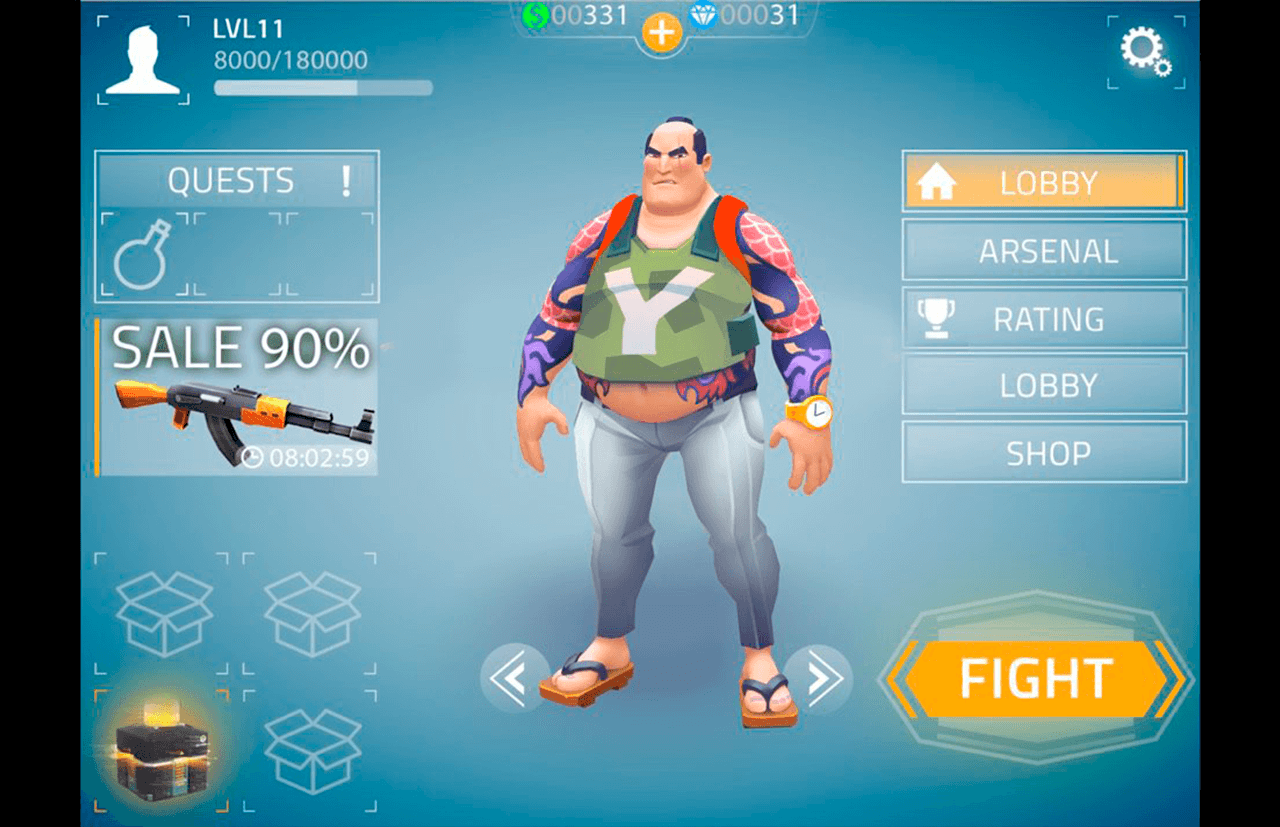Open the Arsenal menu
Image resolution: width=1280 pixels, height=827 pixels.
pos(1044,250)
